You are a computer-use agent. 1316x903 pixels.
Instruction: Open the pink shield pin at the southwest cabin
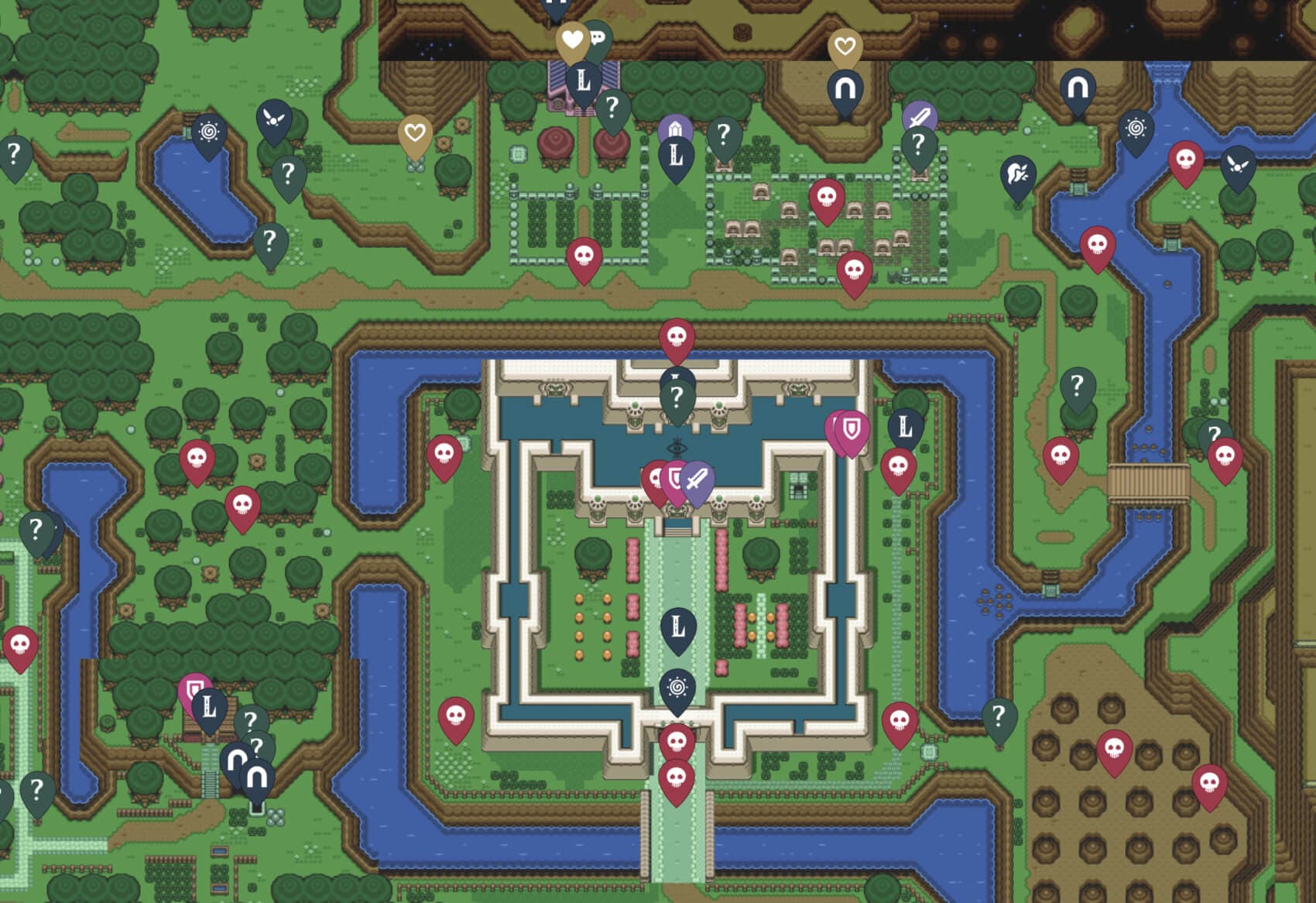194,685
